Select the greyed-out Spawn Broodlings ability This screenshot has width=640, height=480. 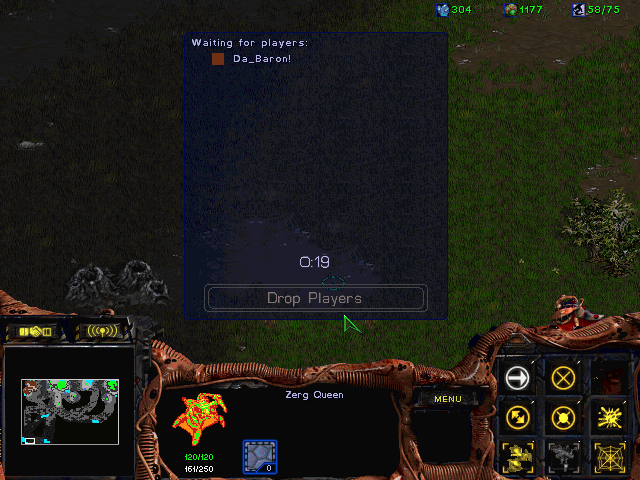[x=565, y=456]
